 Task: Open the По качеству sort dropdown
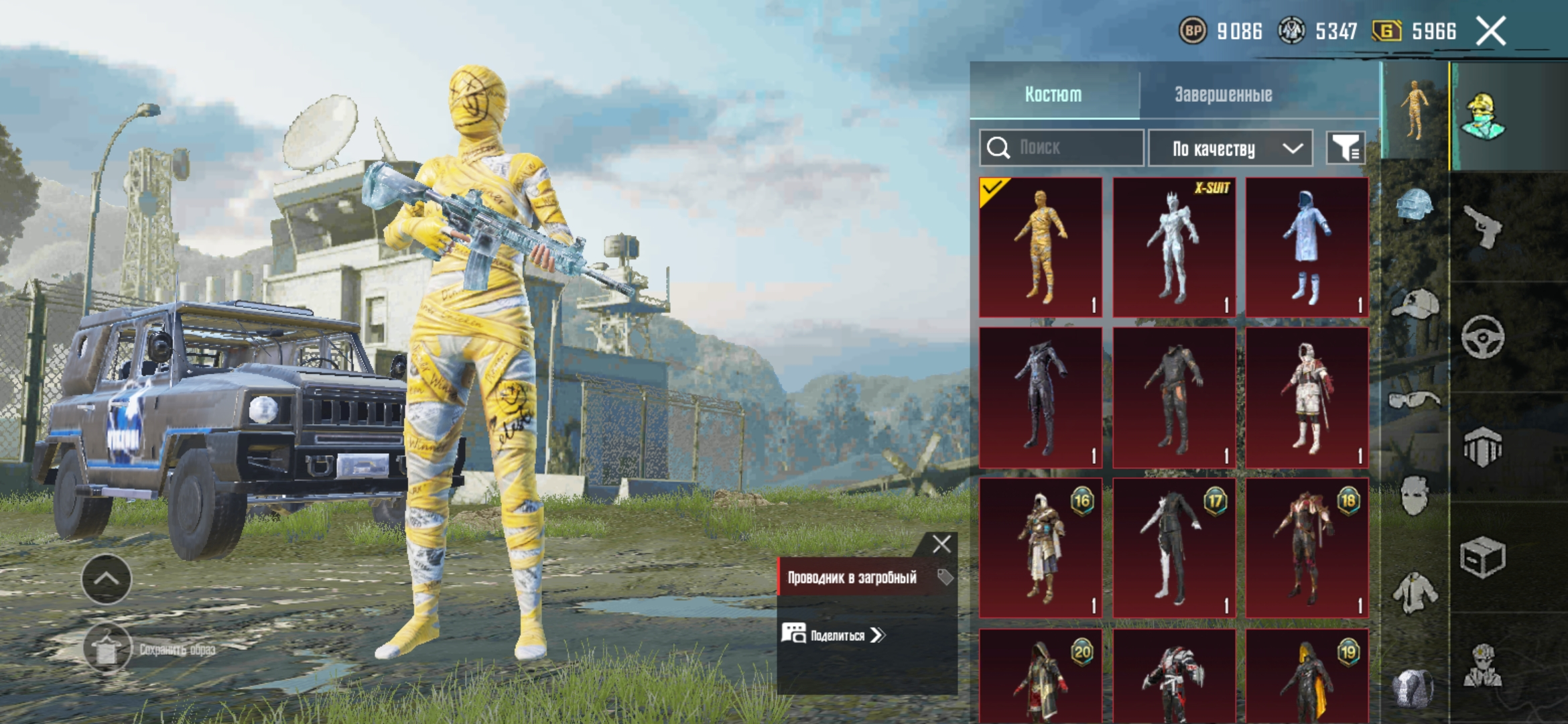point(1230,148)
